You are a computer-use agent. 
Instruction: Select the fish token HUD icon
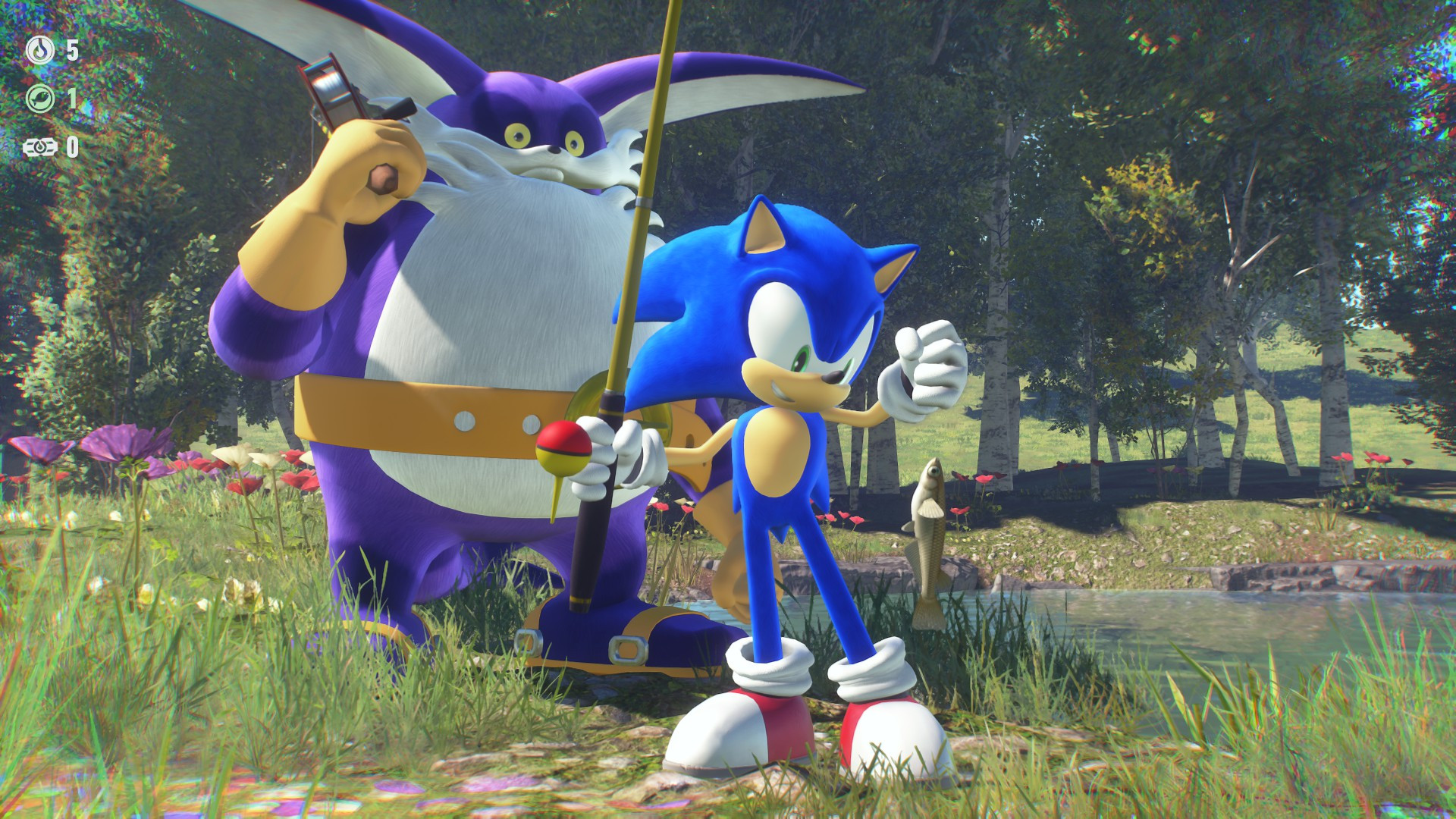(x=41, y=98)
